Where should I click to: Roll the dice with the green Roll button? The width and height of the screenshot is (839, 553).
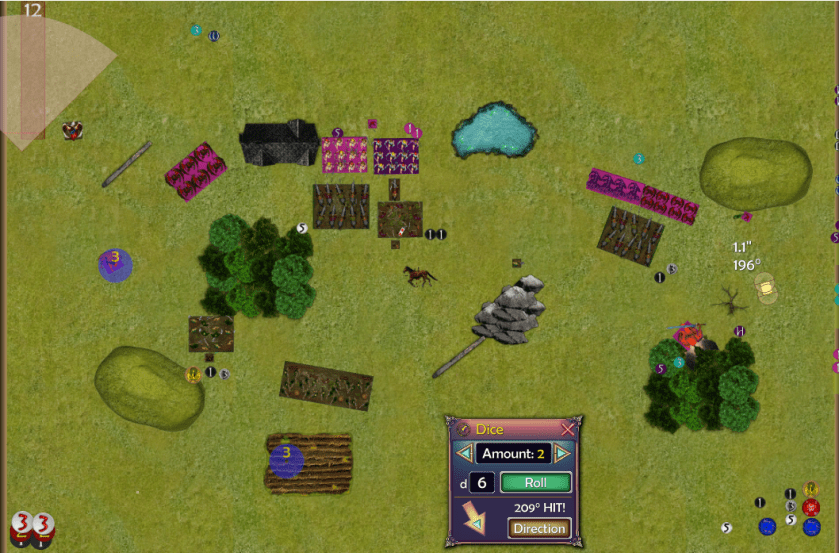[535, 483]
